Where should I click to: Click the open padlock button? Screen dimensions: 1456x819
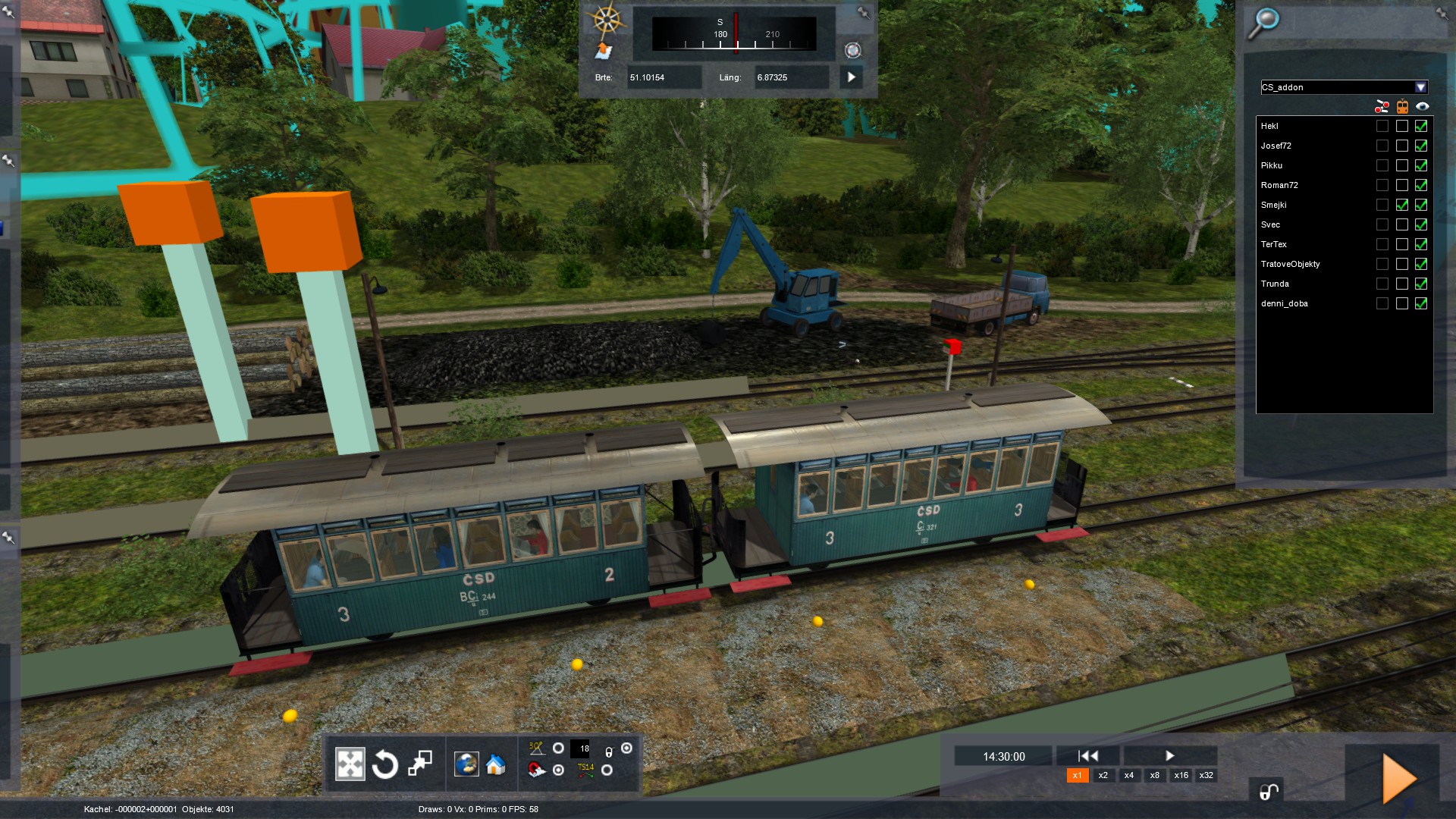[1268, 792]
